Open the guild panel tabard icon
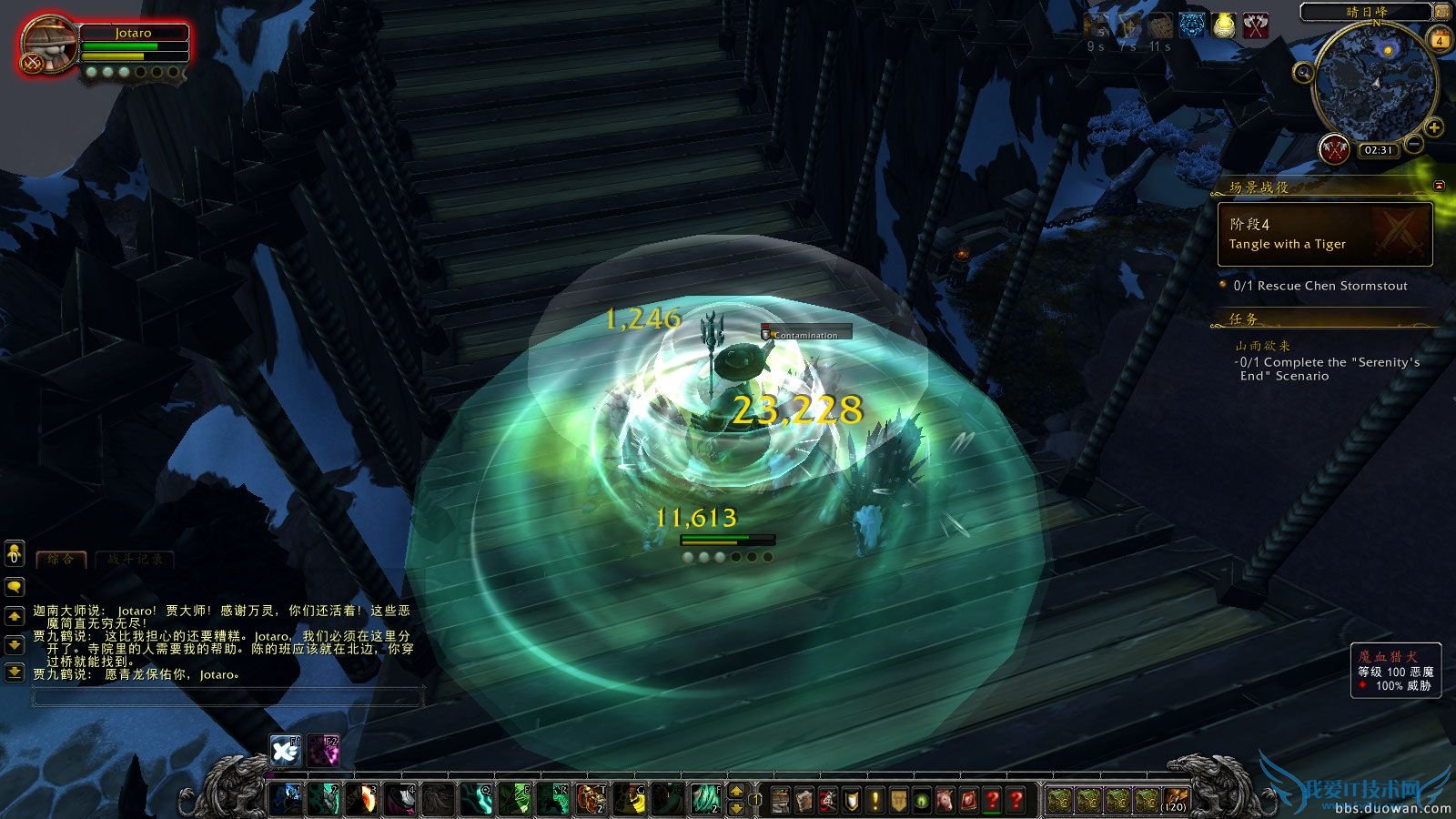This screenshot has height=819, width=1456. (x=898, y=799)
